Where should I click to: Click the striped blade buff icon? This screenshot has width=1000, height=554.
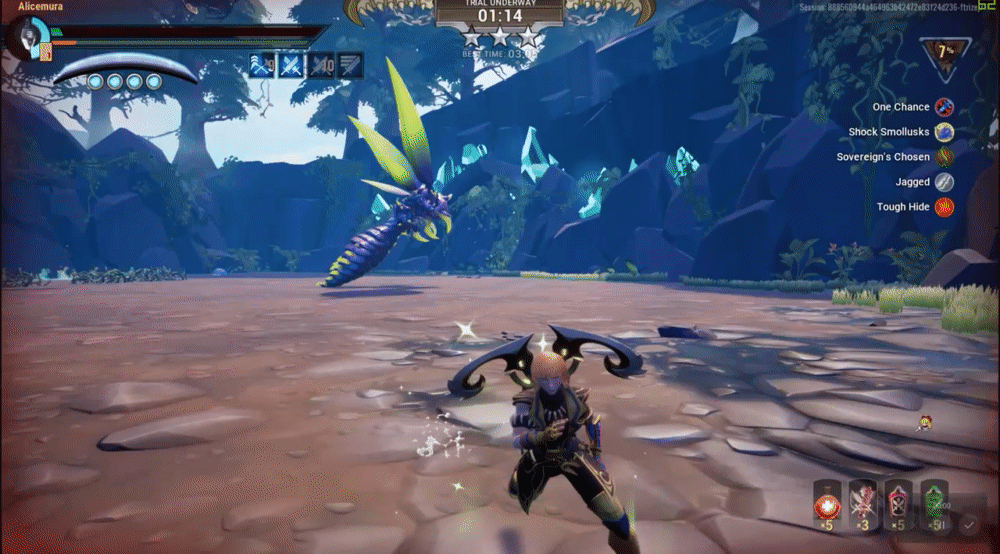pyautogui.click(x=350, y=66)
